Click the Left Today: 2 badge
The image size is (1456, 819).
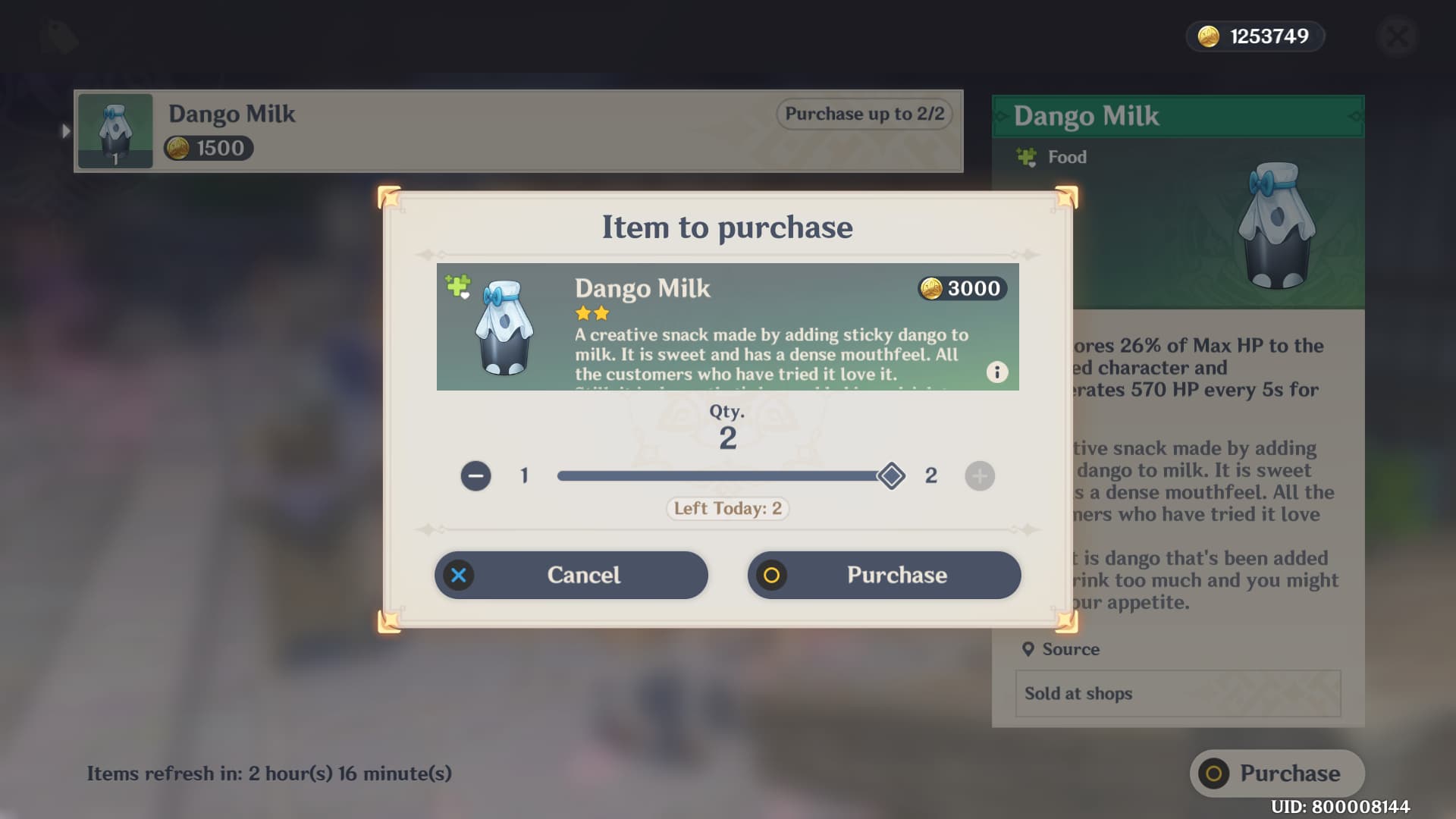coord(726,508)
